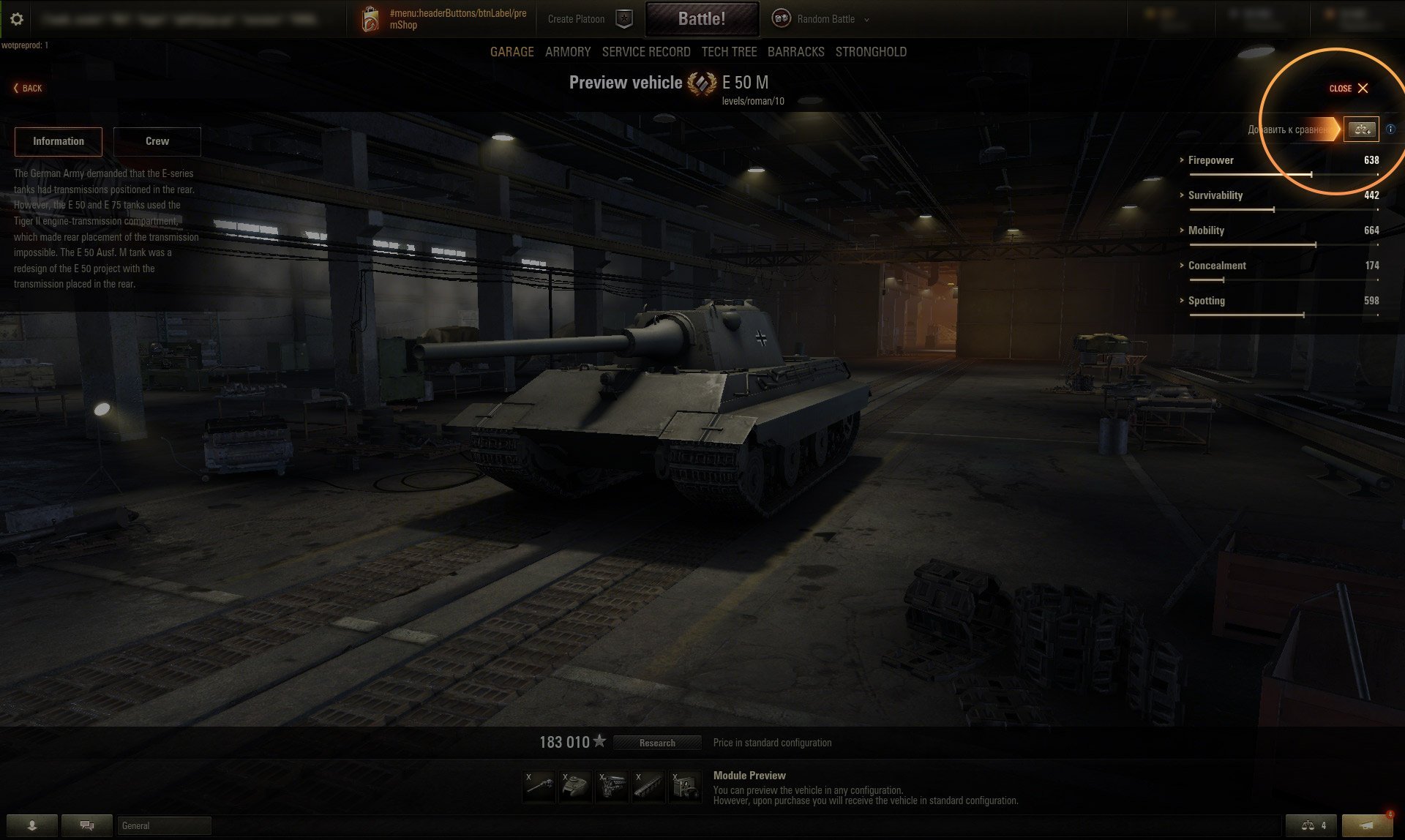Start a match with the Battle! button
The height and width of the screenshot is (840, 1405).
point(701,19)
